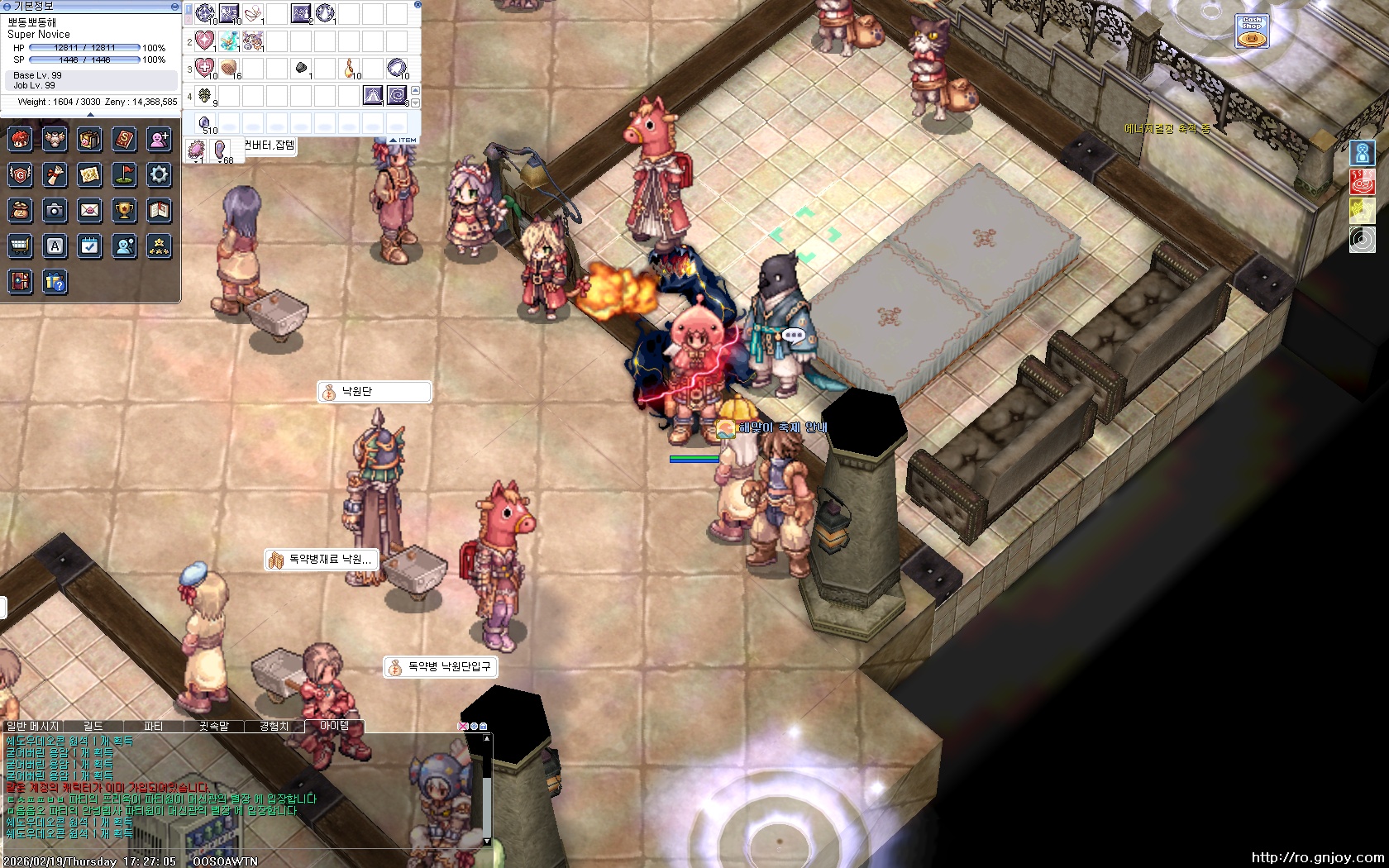The width and height of the screenshot is (1389, 868).
Task: Open the settings gear menu
Action: pos(159,174)
